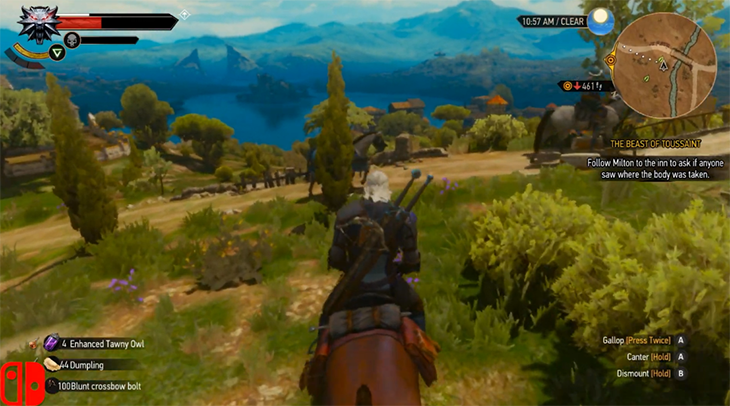Choose the Blunt crossbow bolt slot
The height and width of the screenshot is (406, 730).
click(51, 385)
